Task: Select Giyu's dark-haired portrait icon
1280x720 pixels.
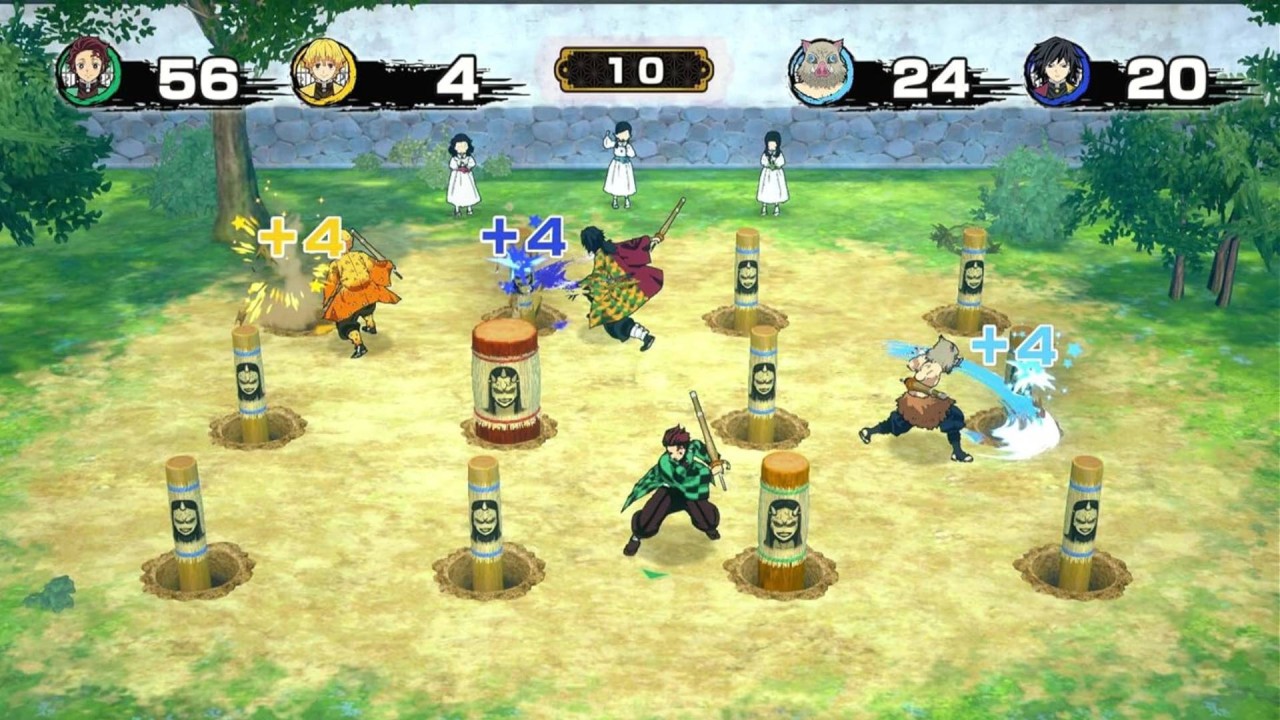Action: point(1057,72)
